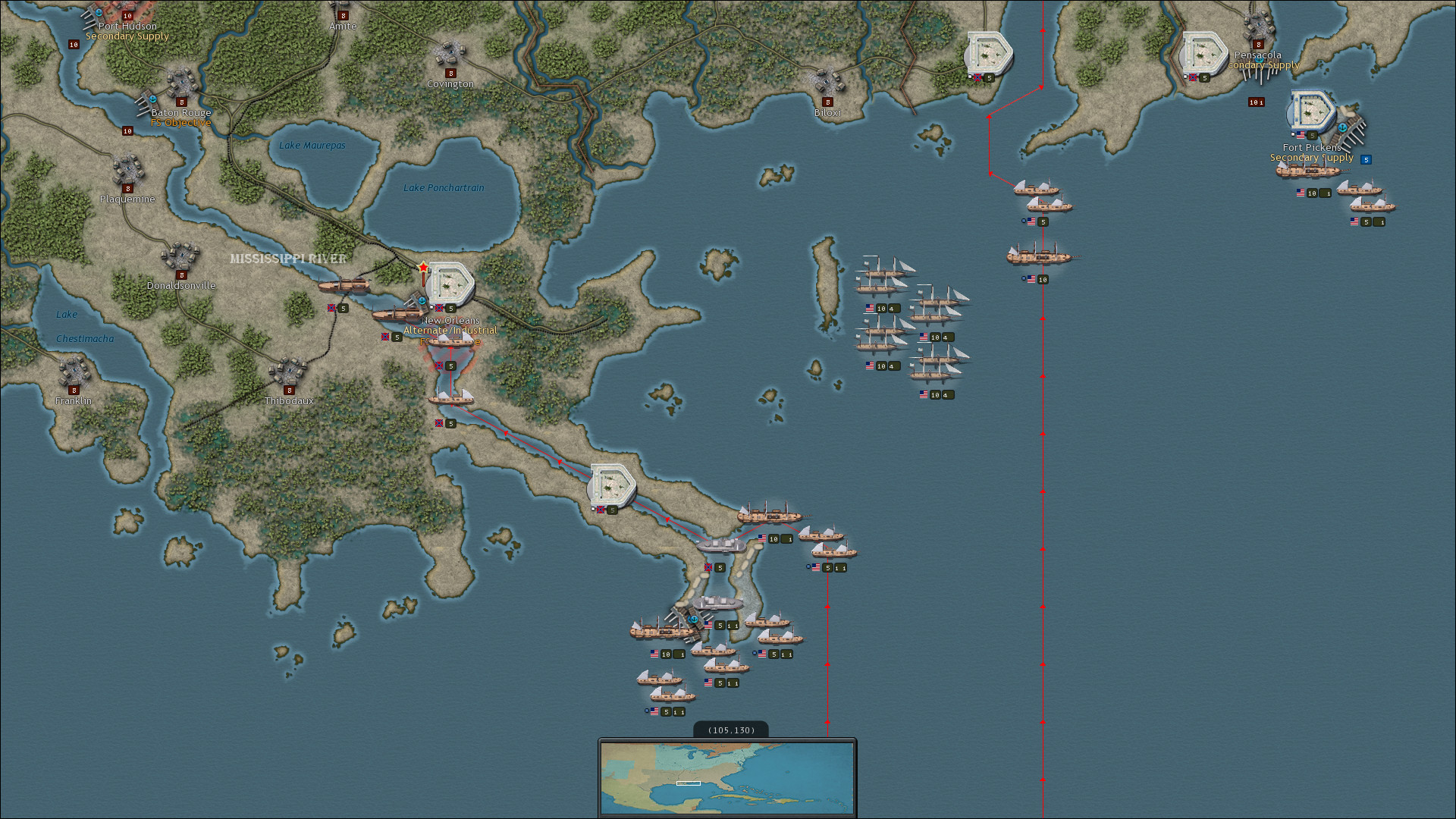Click the ironclad docked at the New Orleans port
1456x819 pixels.
[394, 312]
